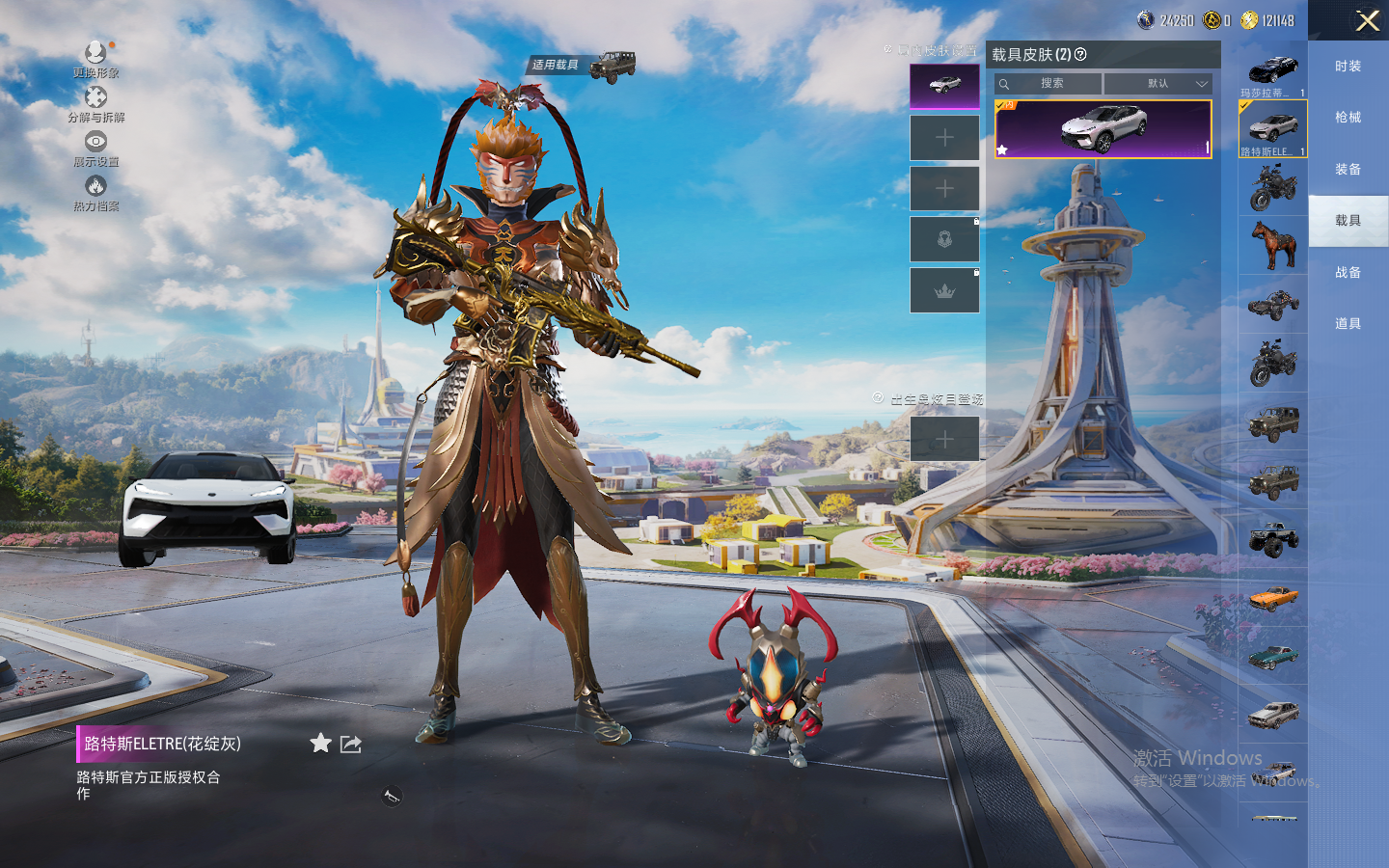
Task: Switch to the 战备 tab
Action: (x=1348, y=273)
